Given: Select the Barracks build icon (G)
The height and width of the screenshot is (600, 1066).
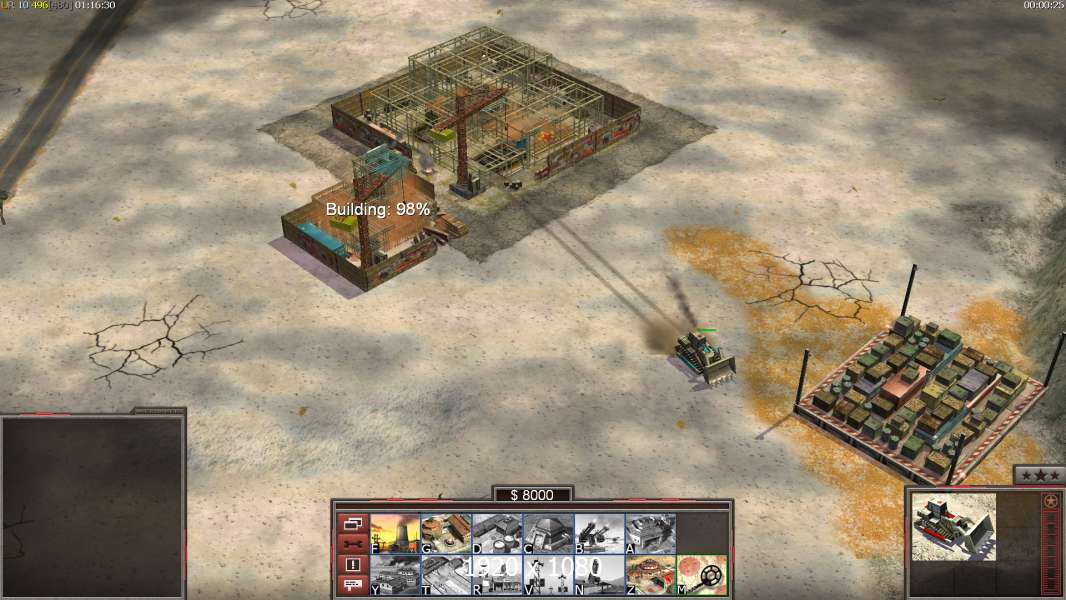Looking at the screenshot, I should click(x=446, y=533).
